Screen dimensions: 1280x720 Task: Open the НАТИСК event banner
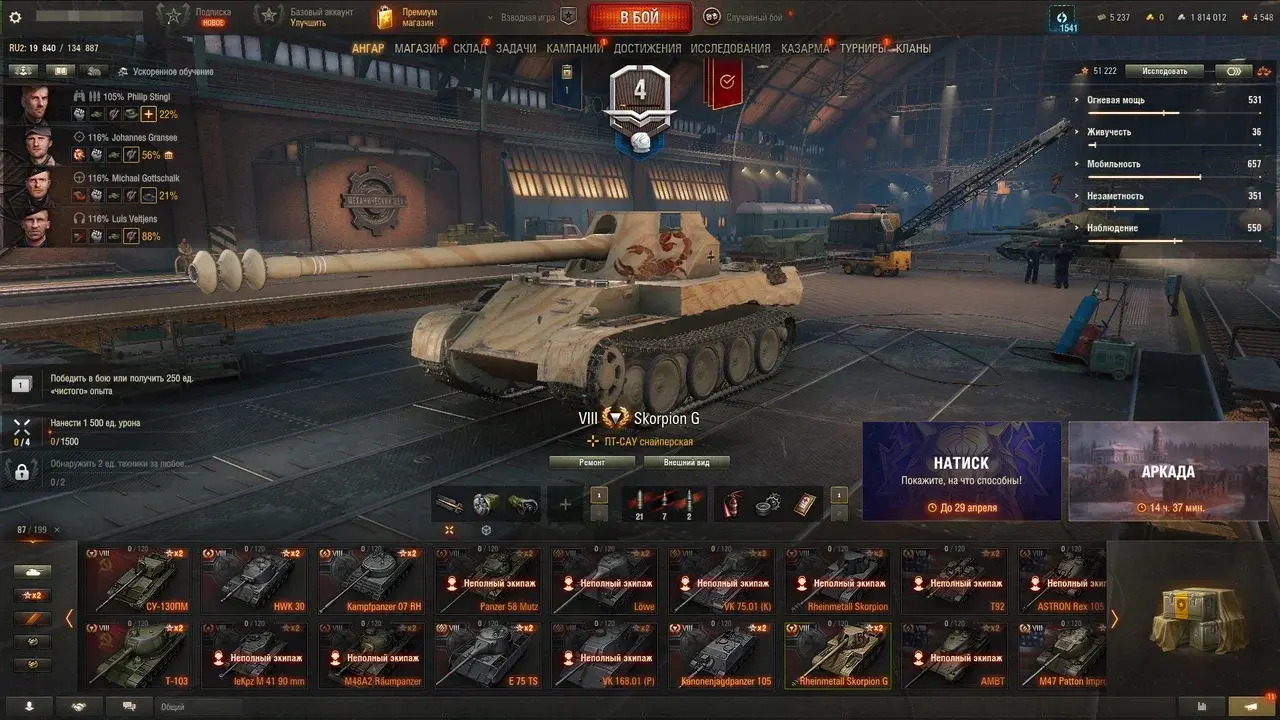(x=961, y=471)
